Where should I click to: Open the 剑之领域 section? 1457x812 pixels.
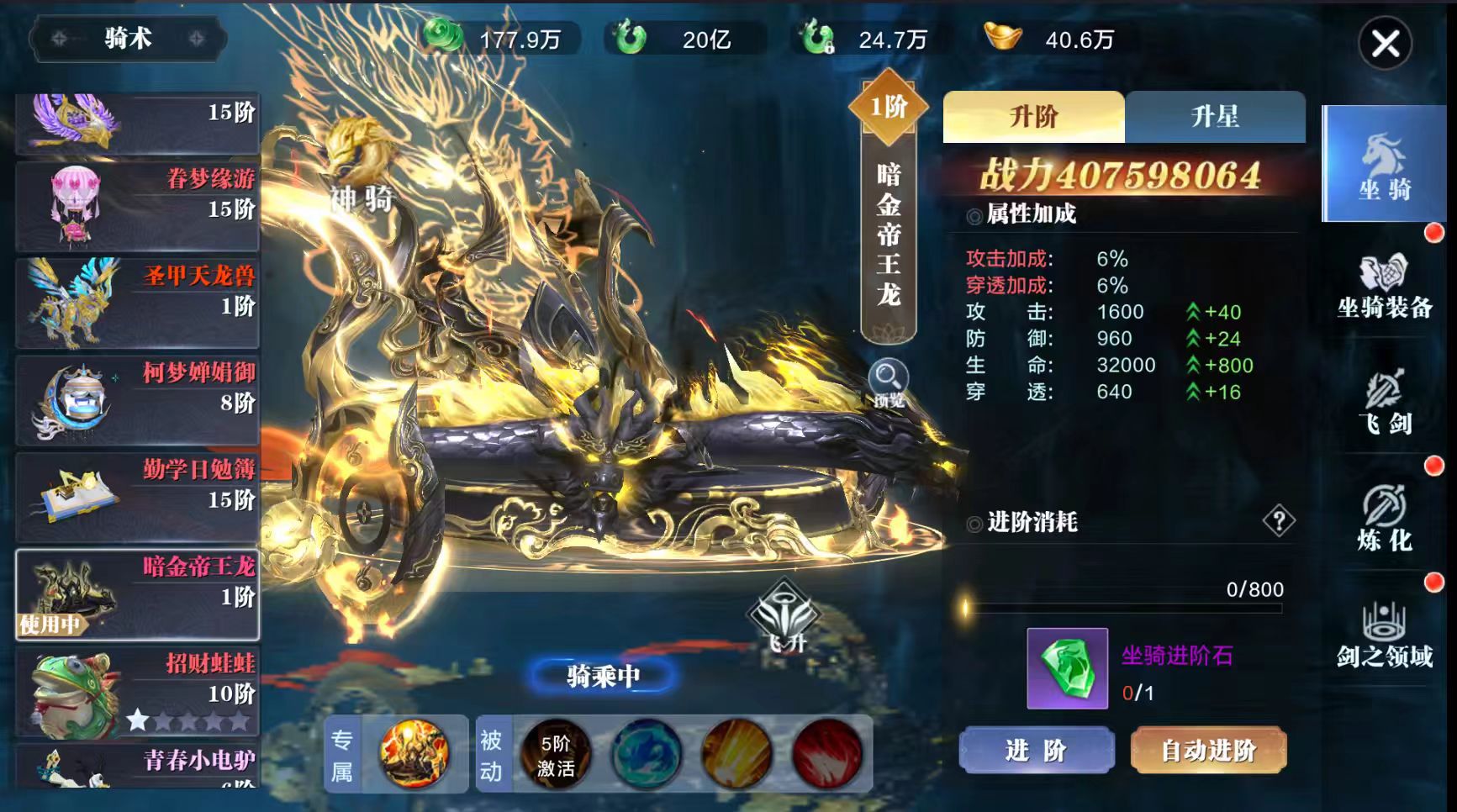pos(1384,635)
